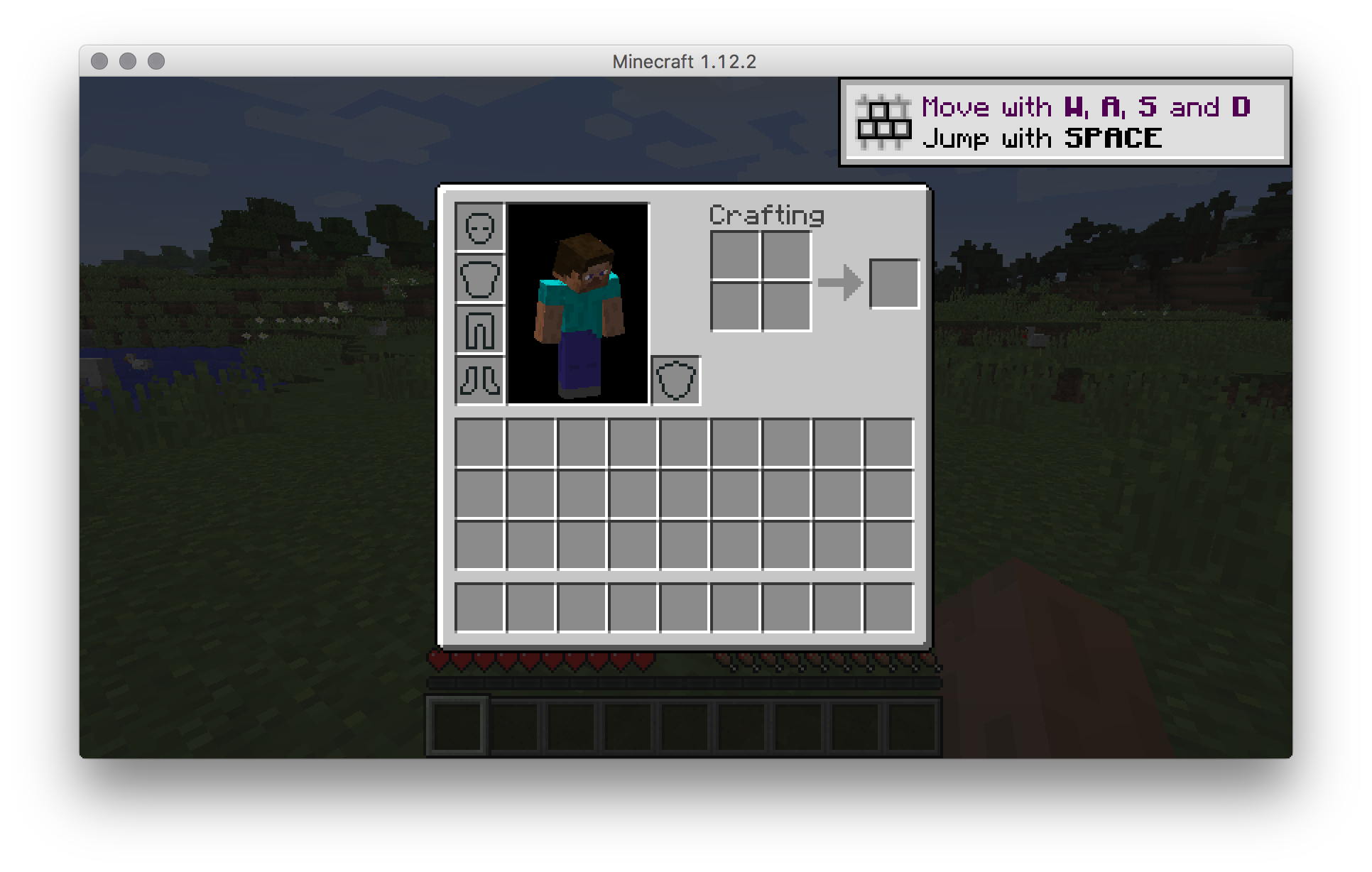Click the crafting grid icon in the tutorial popup
Image resolution: width=1372 pixels, height=872 pixels.
pyautogui.click(x=884, y=122)
